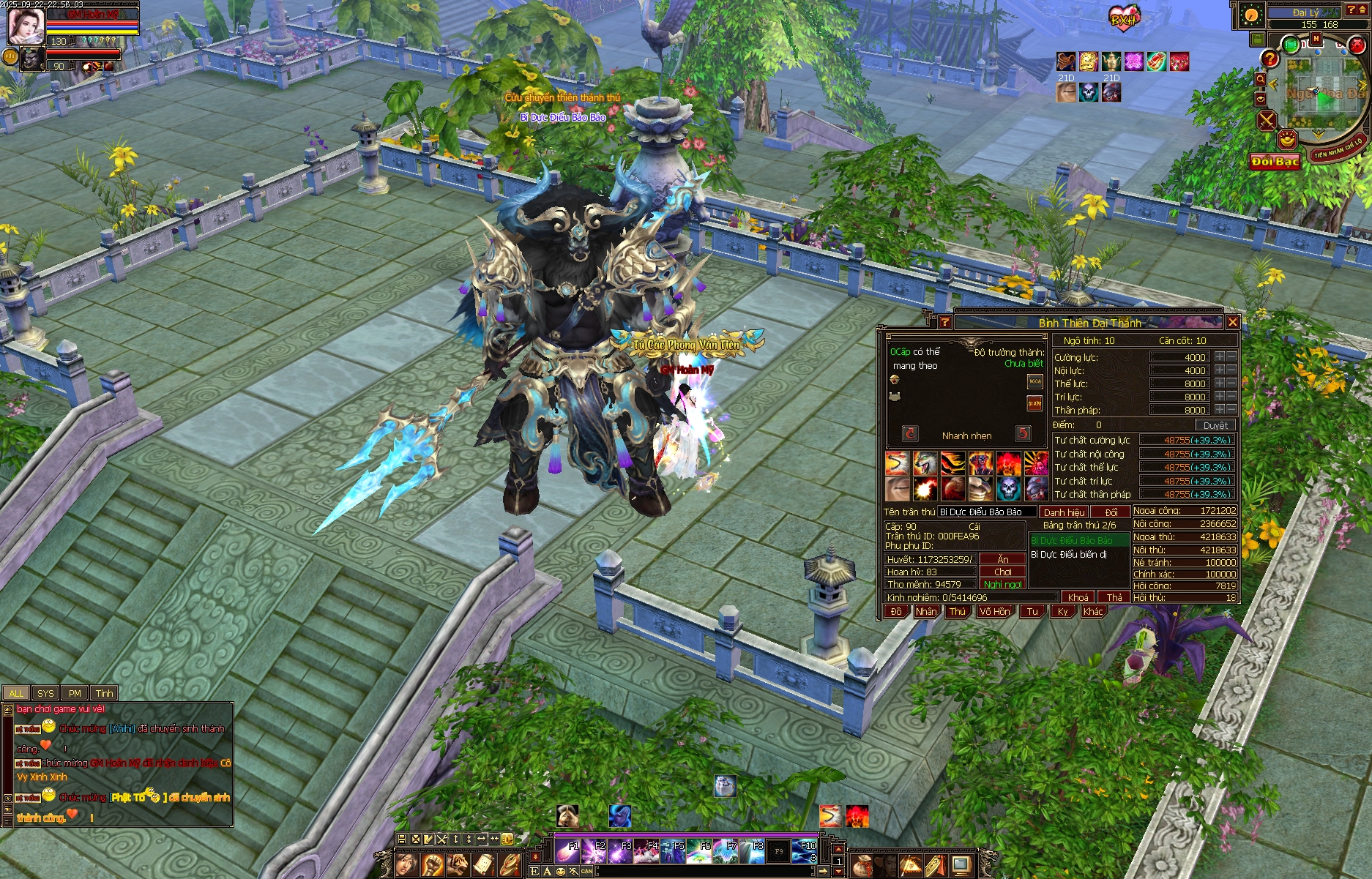Open the Khác tab in pet window
Image resolution: width=1372 pixels, height=879 pixels.
(x=1092, y=611)
